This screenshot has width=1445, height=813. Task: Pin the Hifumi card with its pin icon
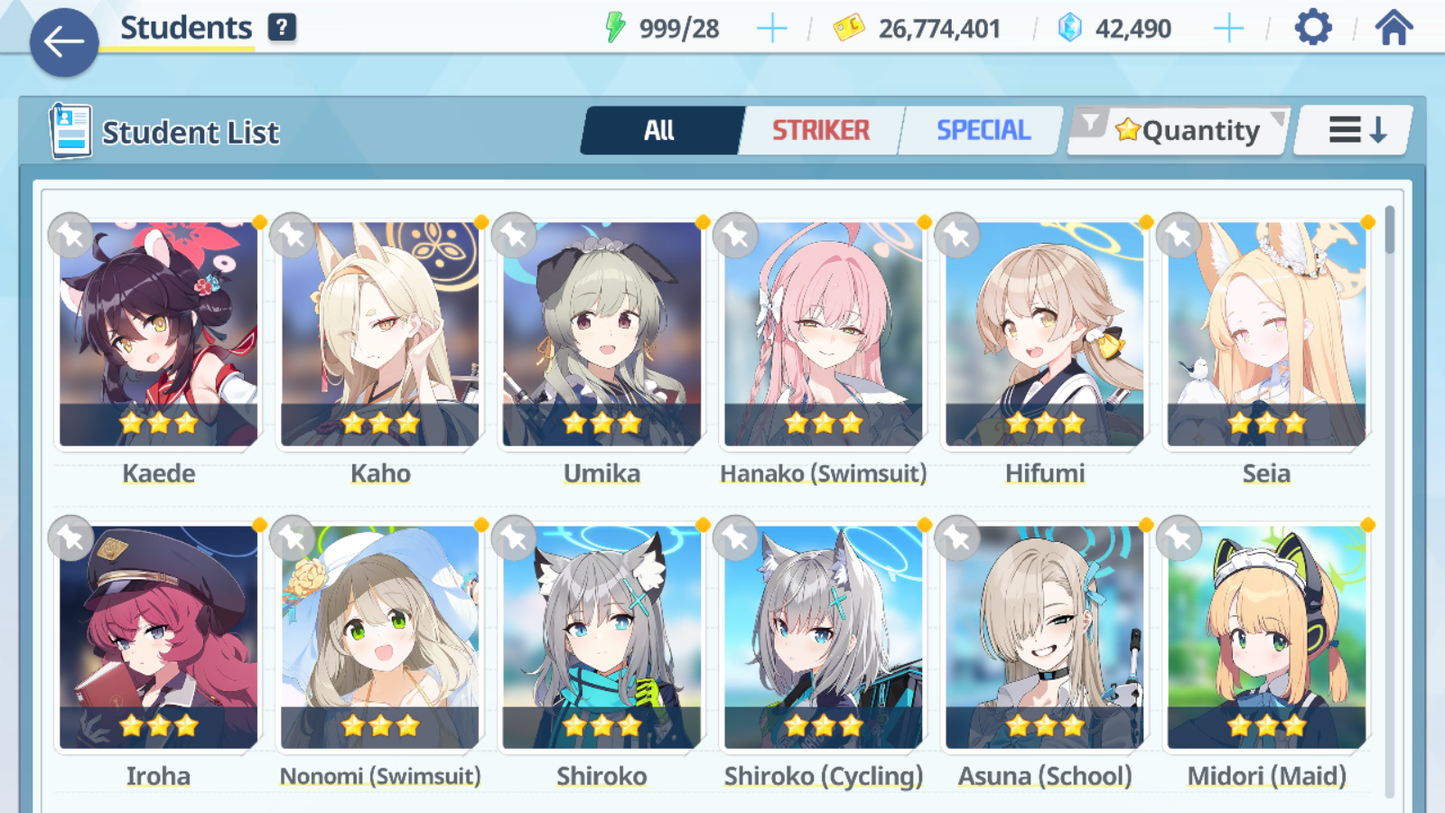[x=957, y=236]
